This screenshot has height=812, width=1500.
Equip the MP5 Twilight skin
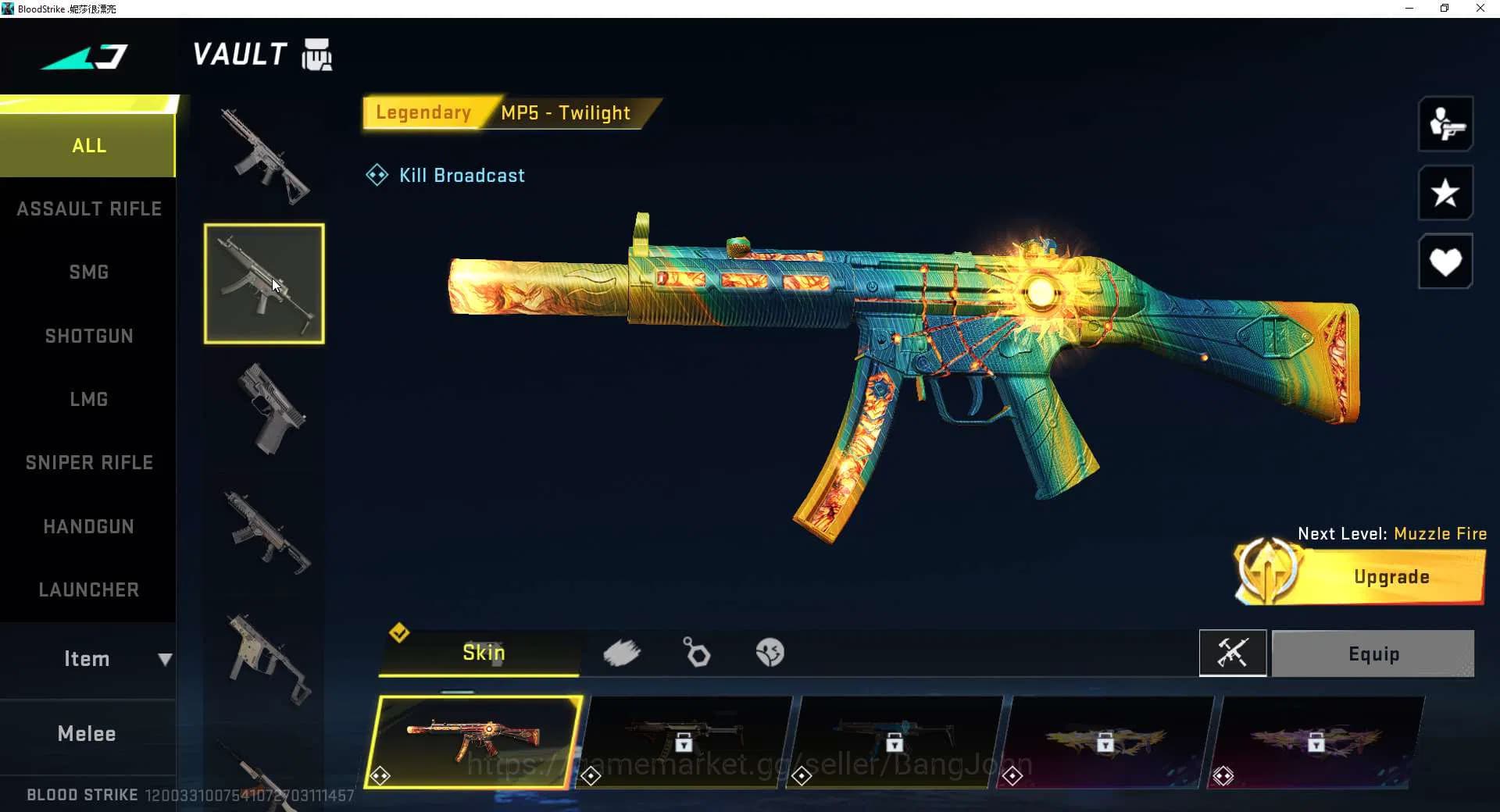pyautogui.click(x=1373, y=654)
